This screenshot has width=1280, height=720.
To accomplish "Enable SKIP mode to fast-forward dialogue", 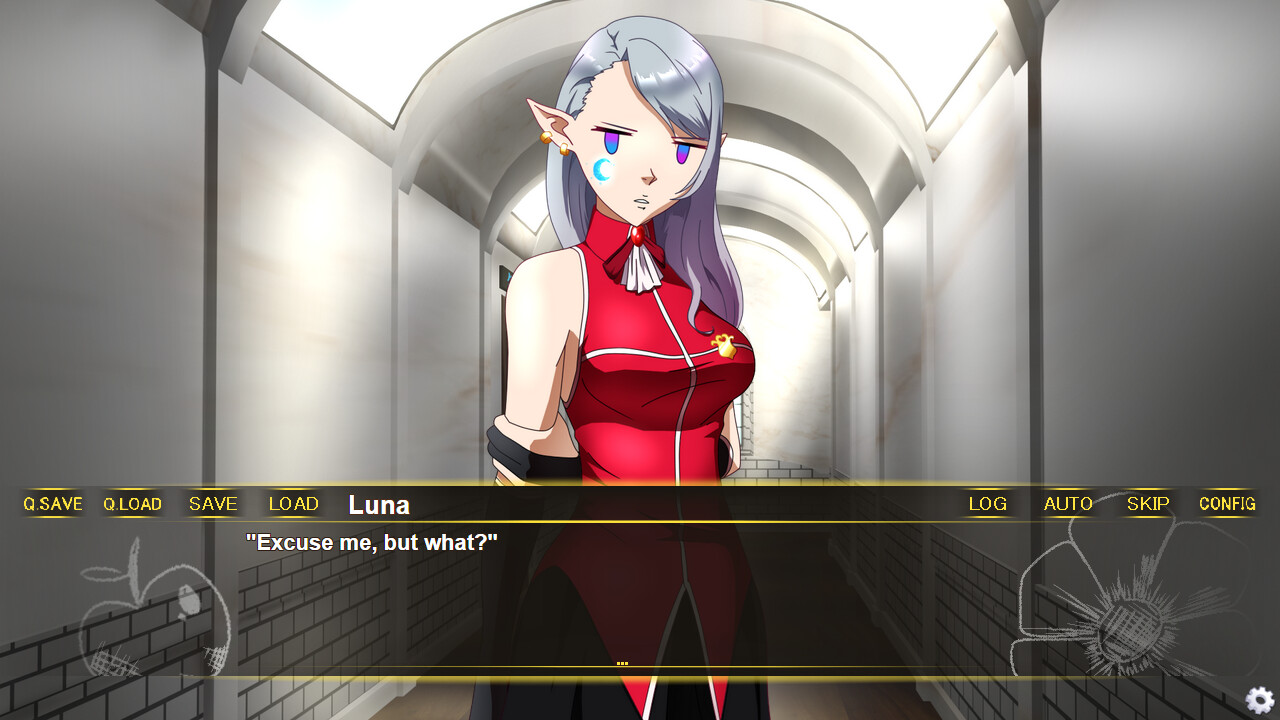I will tap(1146, 504).
